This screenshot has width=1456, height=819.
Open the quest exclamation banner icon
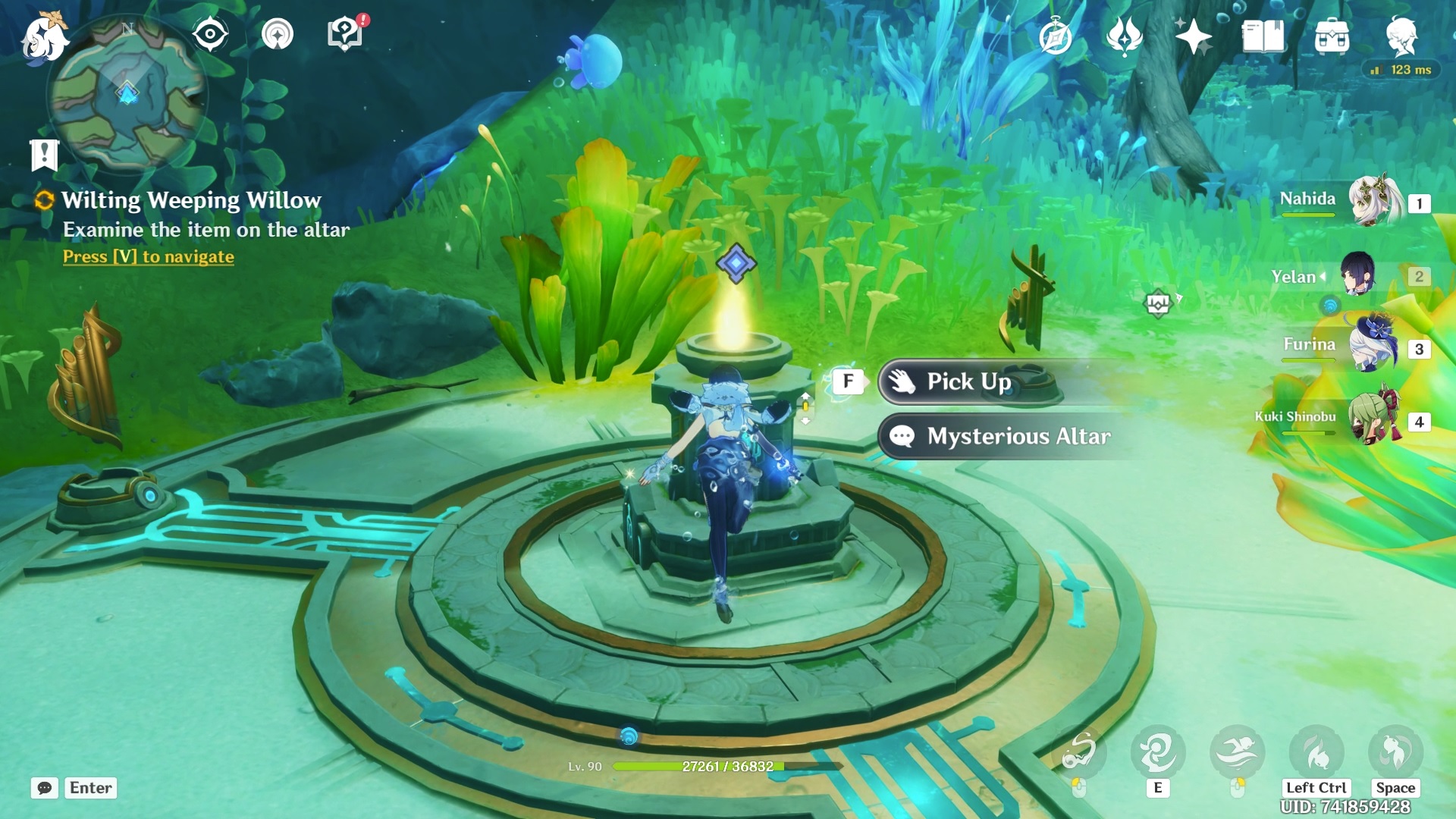(x=44, y=155)
